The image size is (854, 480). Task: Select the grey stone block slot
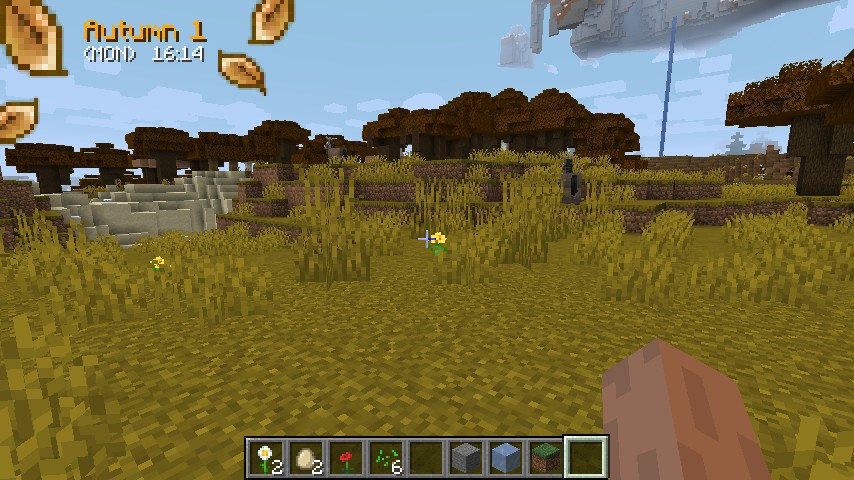(466, 458)
